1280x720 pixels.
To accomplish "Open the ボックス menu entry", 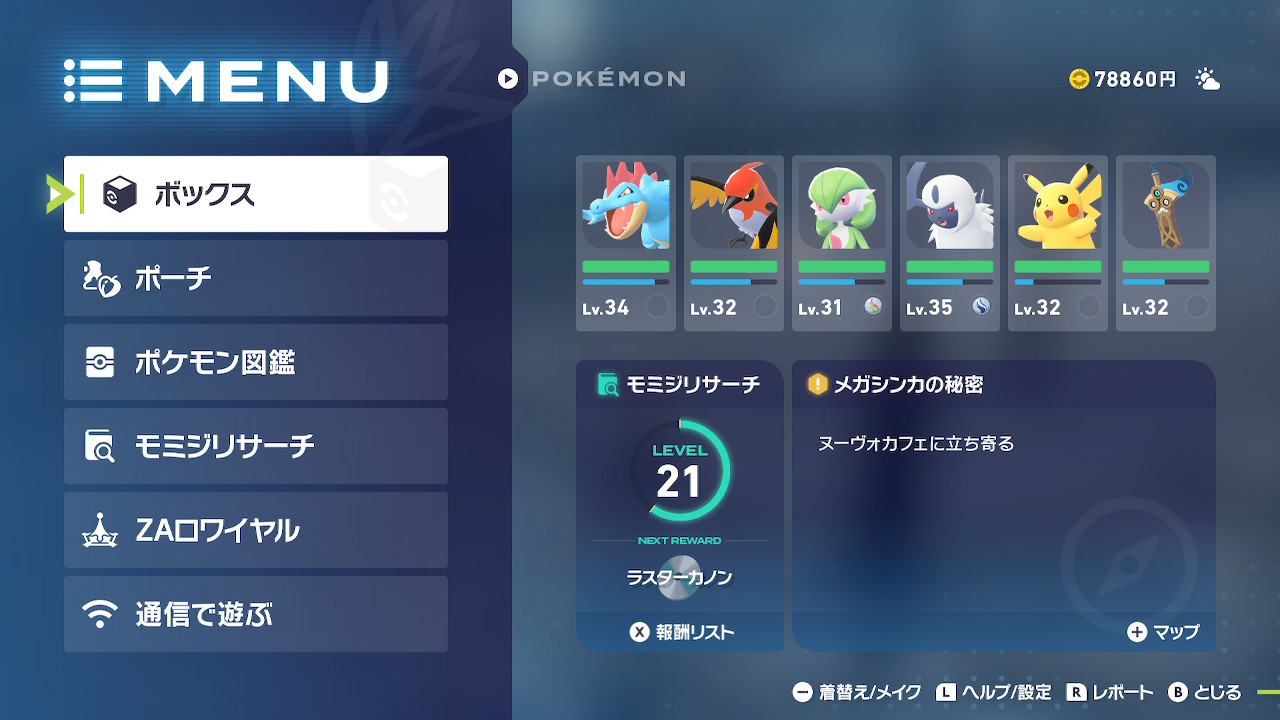I will click(255, 194).
